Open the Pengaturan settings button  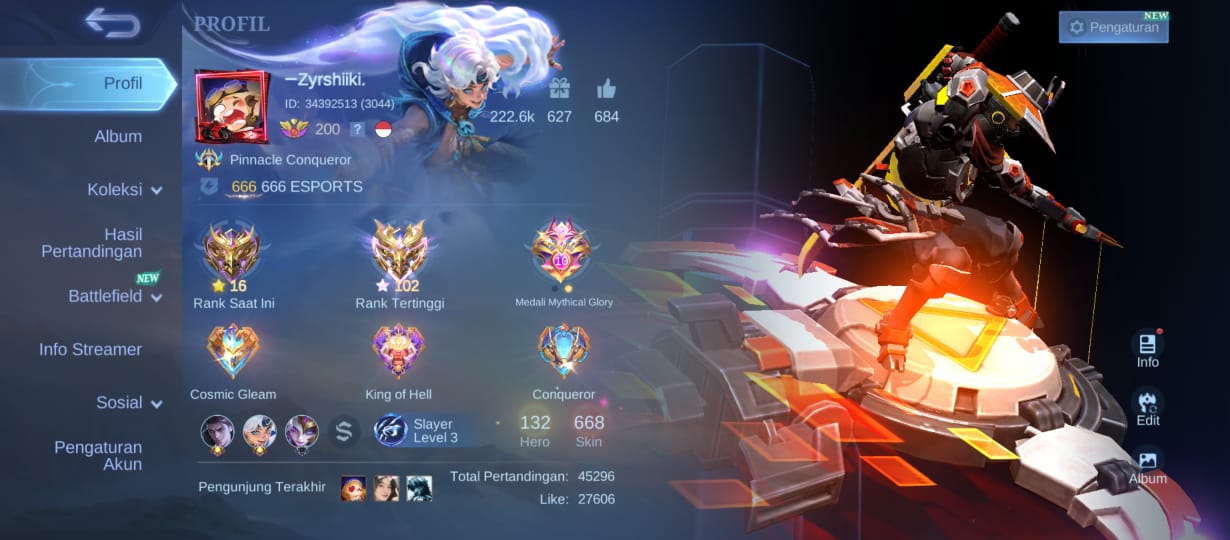(1113, 27)
